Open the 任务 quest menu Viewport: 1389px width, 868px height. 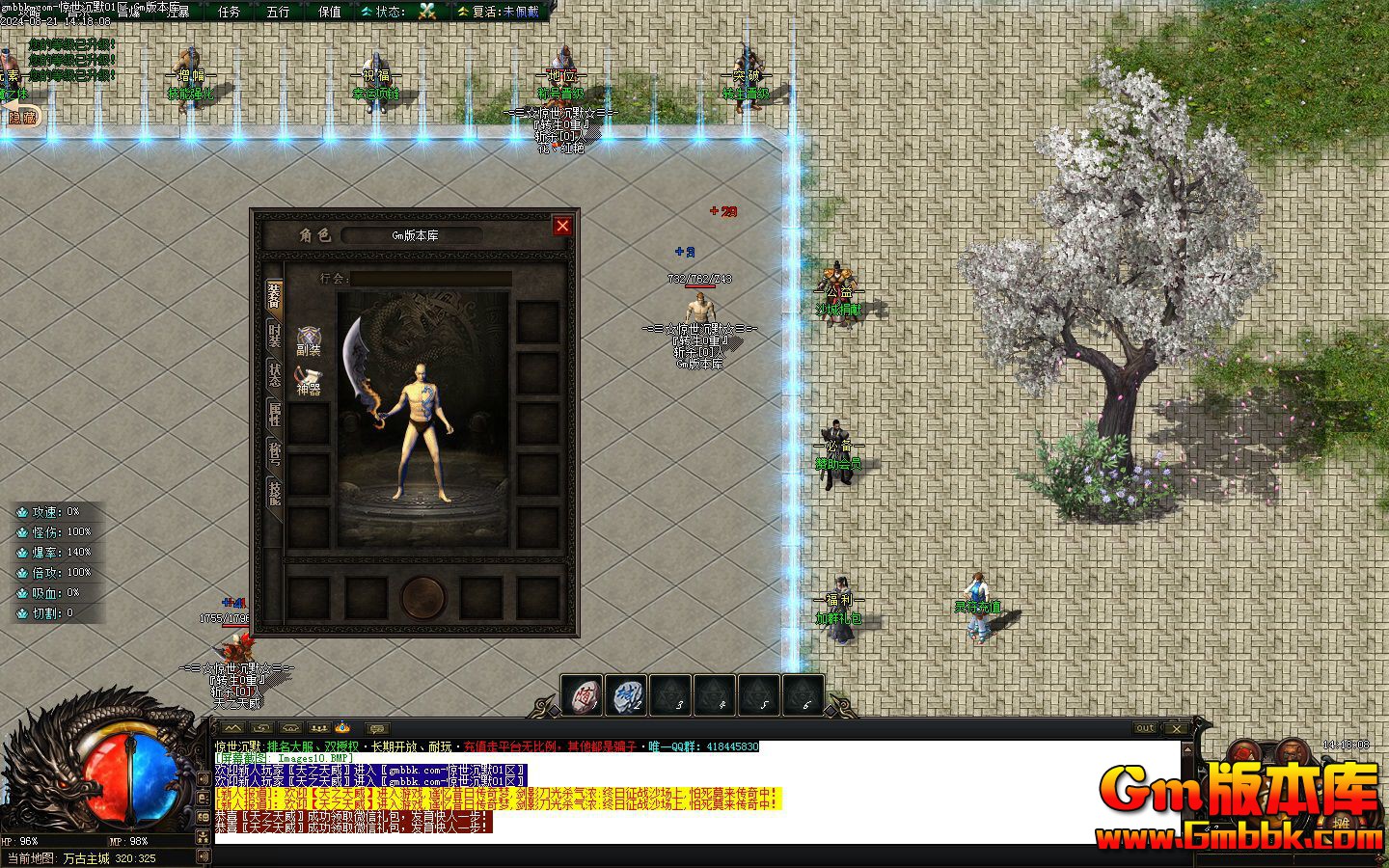pyautogui.click(x=230, y=12)
